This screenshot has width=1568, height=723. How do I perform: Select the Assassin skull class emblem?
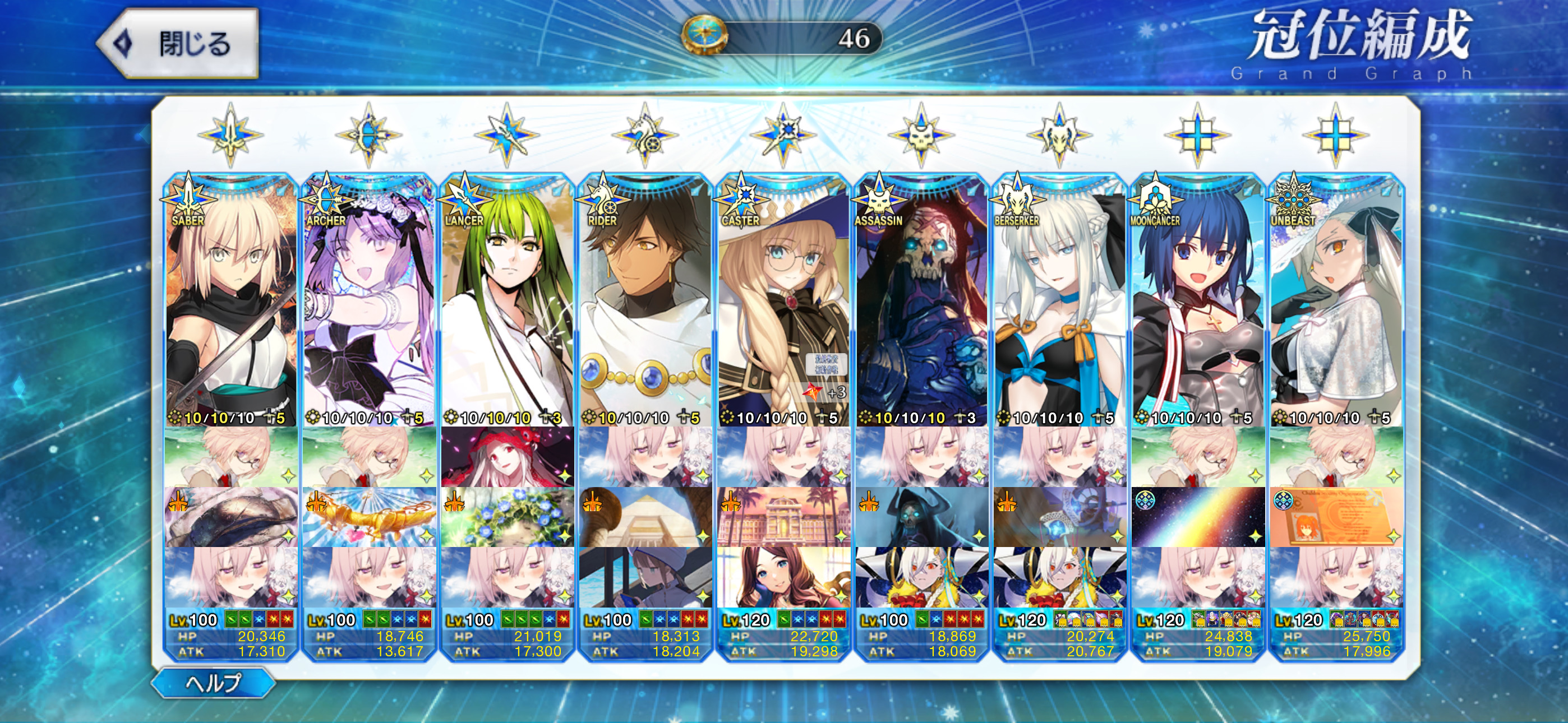tap(921, 135)
